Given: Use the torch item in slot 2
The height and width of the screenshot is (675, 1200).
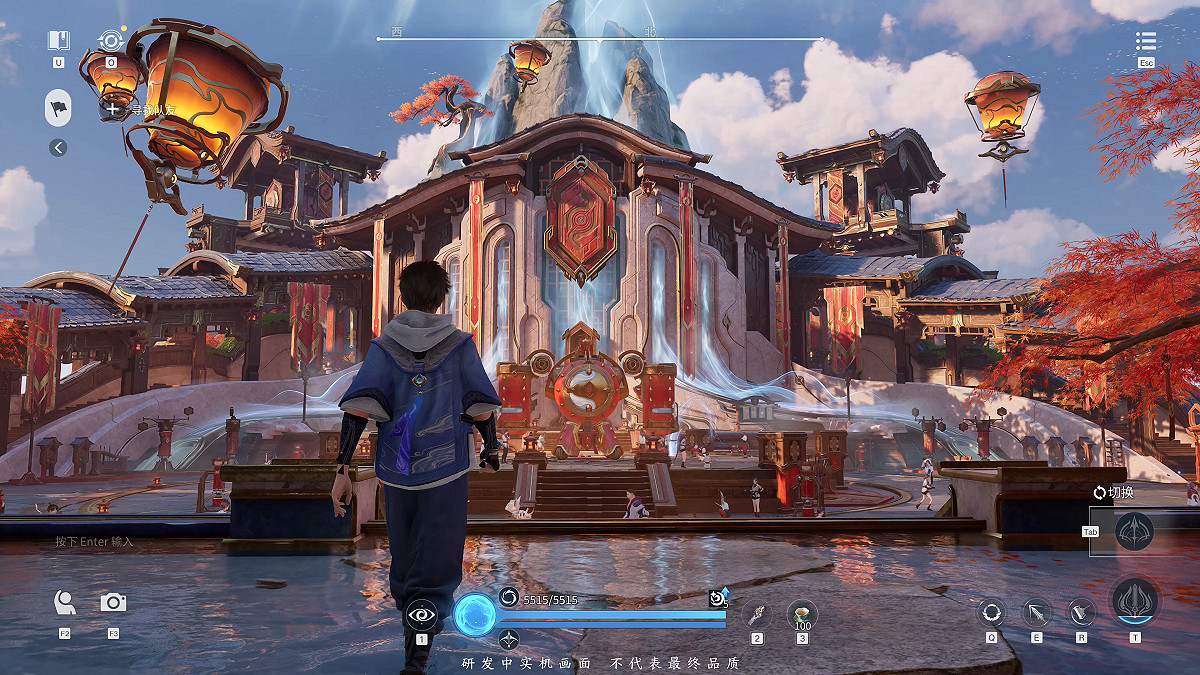Looking at the screenshot, I should (x=757, y=614).
